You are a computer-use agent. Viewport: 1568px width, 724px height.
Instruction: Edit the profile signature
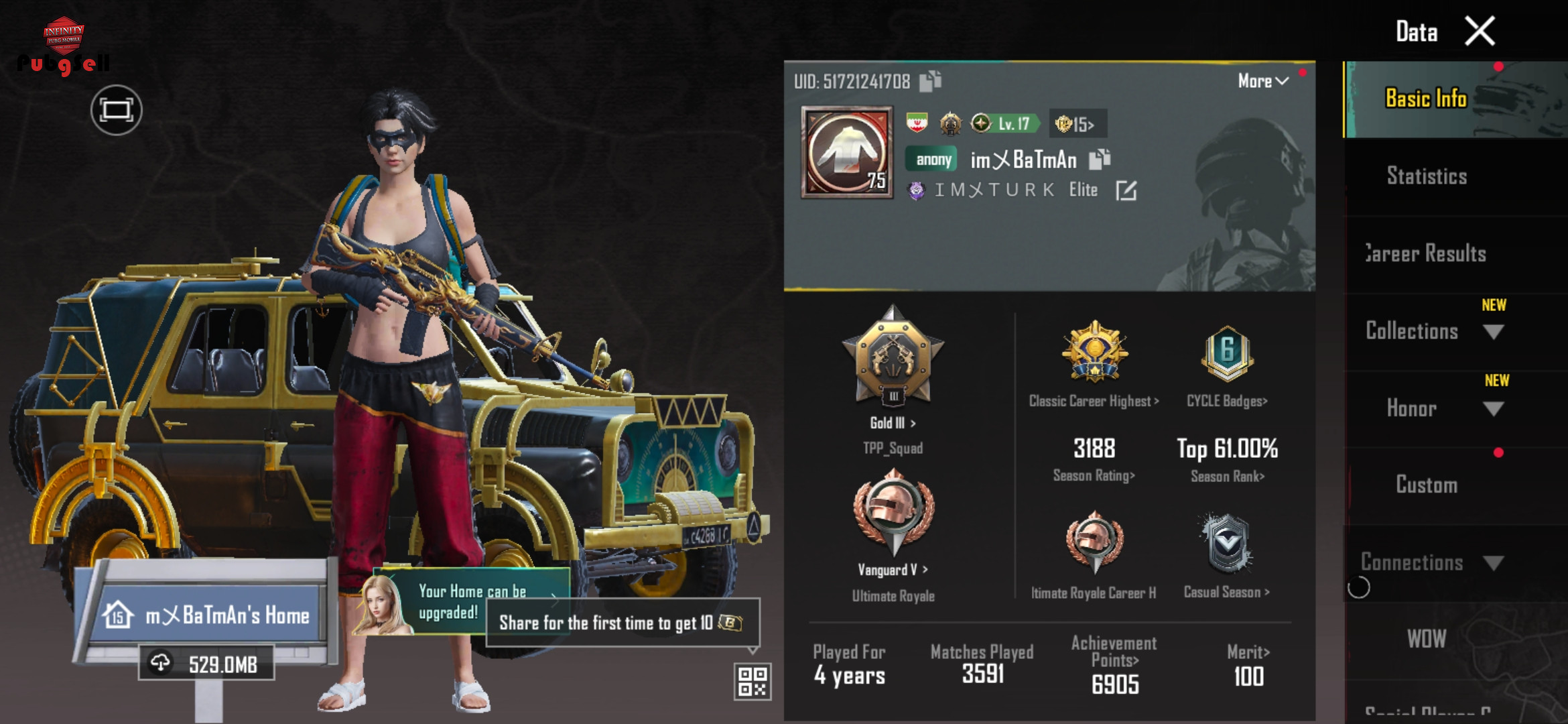(x=1126, y=190)
